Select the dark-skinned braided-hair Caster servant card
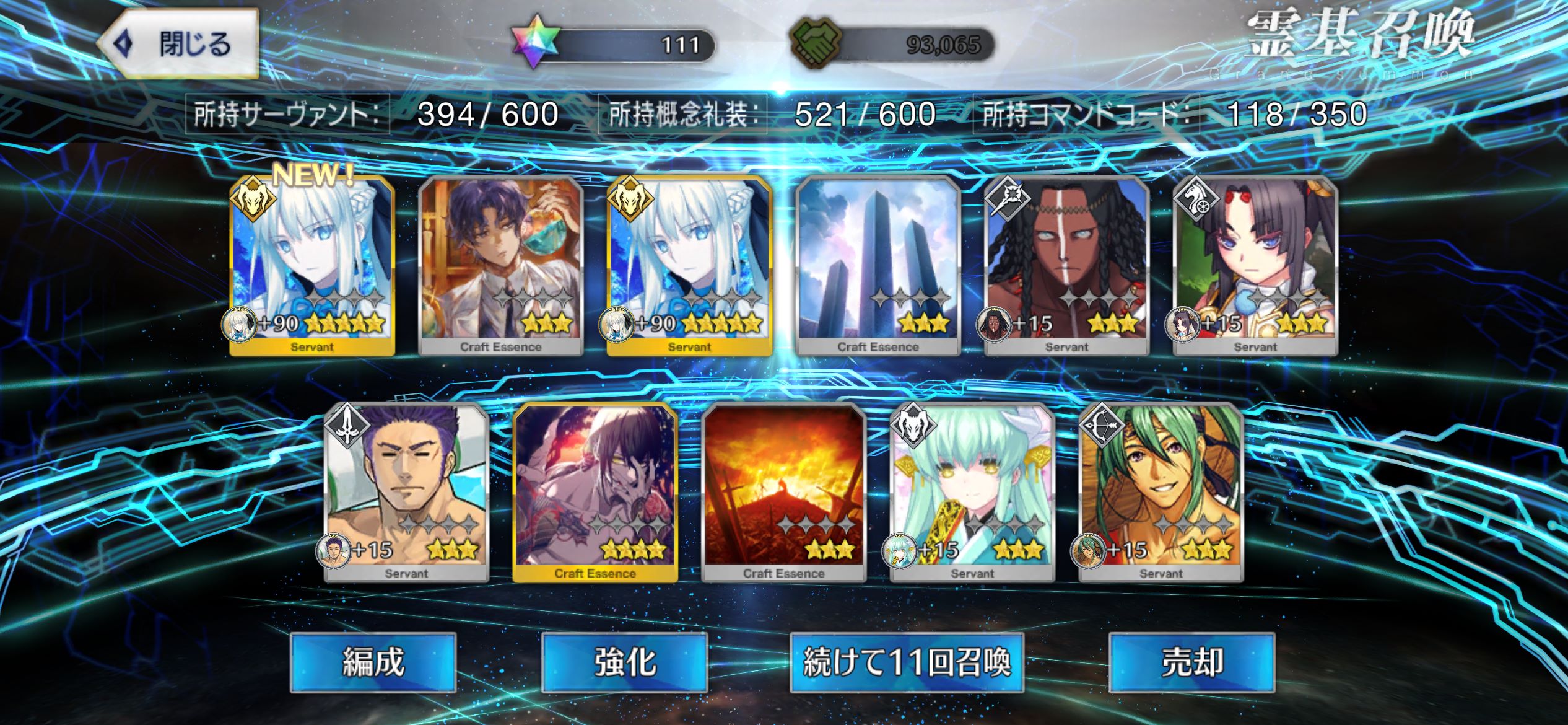1568x725 pixels. 1066,266
